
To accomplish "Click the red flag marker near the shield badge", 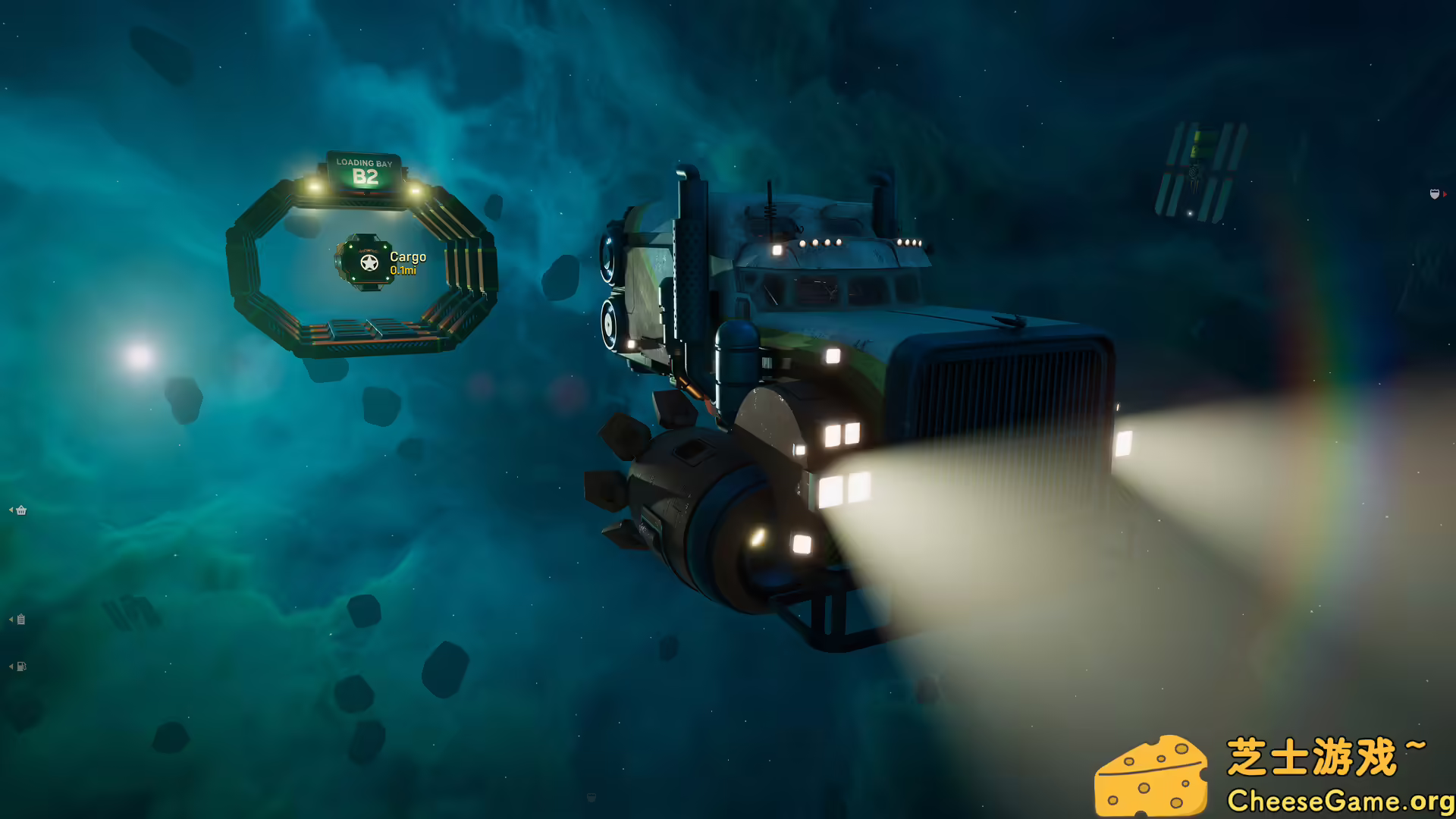I will [x=1445, y=194].
